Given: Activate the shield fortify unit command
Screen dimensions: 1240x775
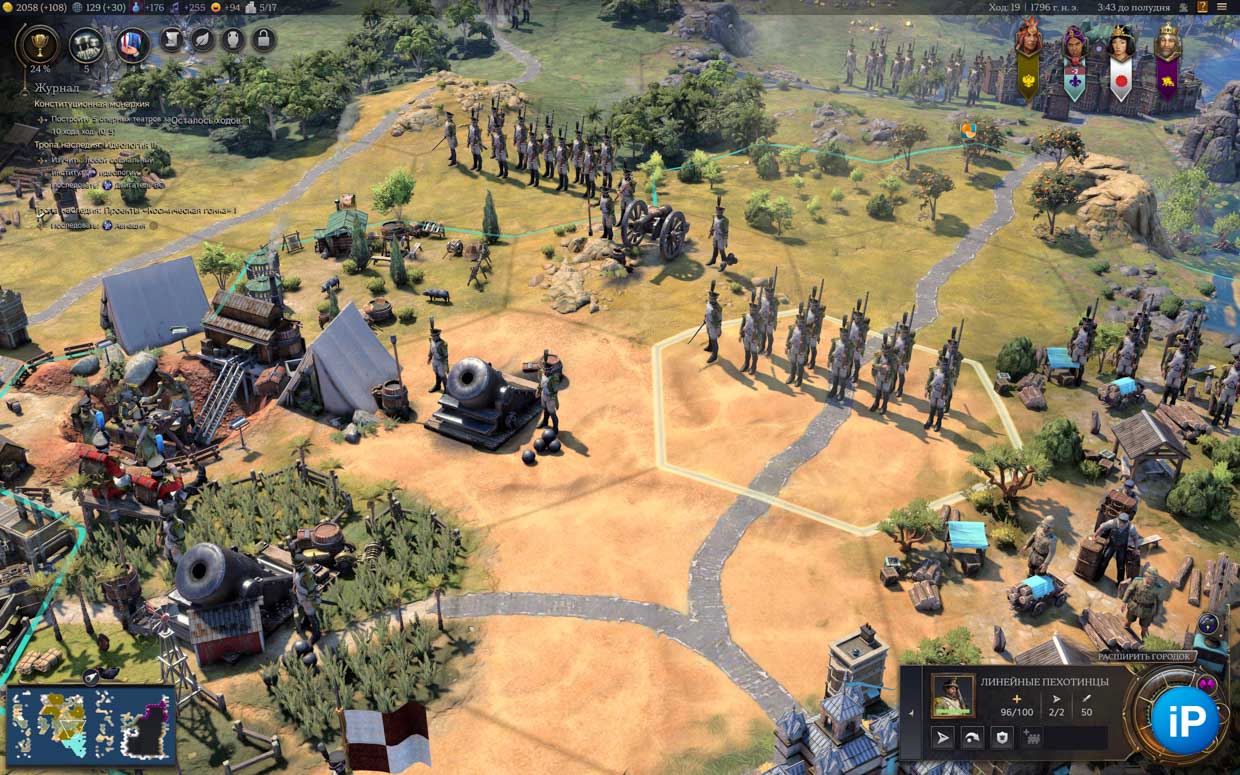Looking at the screenshot, I should point(1002,738).
